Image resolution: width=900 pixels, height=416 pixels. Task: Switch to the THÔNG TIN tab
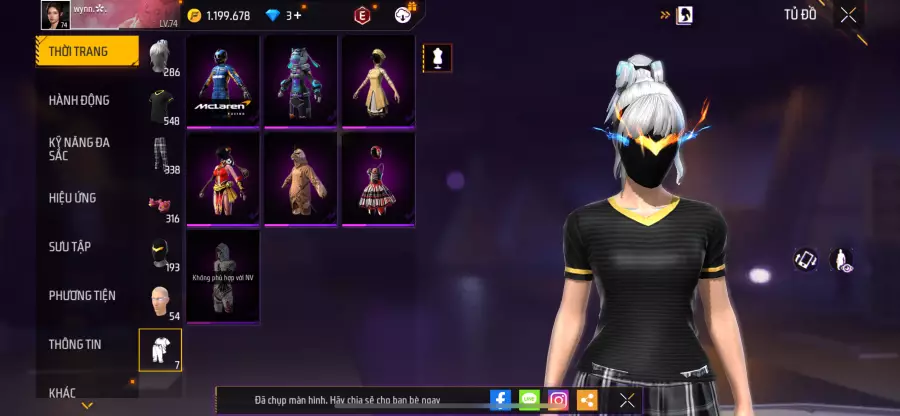[x=76, y=344]
